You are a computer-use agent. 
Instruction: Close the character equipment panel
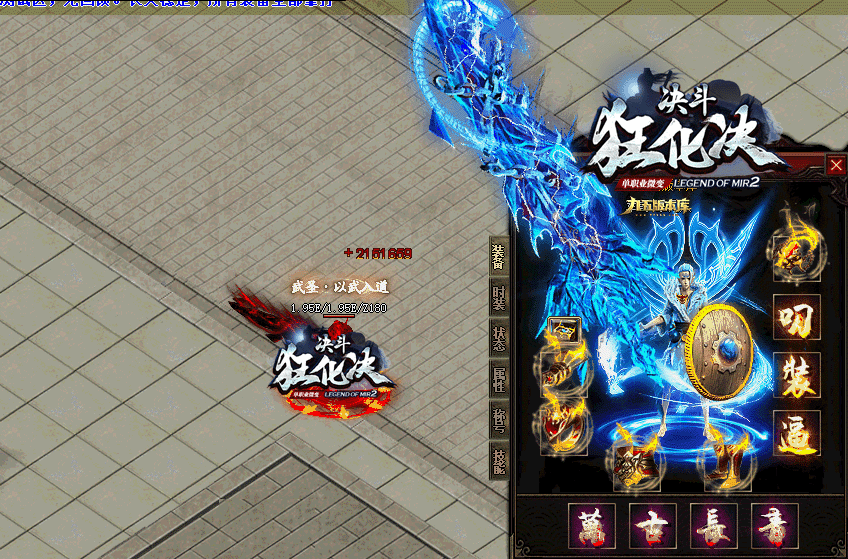click(836, 165)
